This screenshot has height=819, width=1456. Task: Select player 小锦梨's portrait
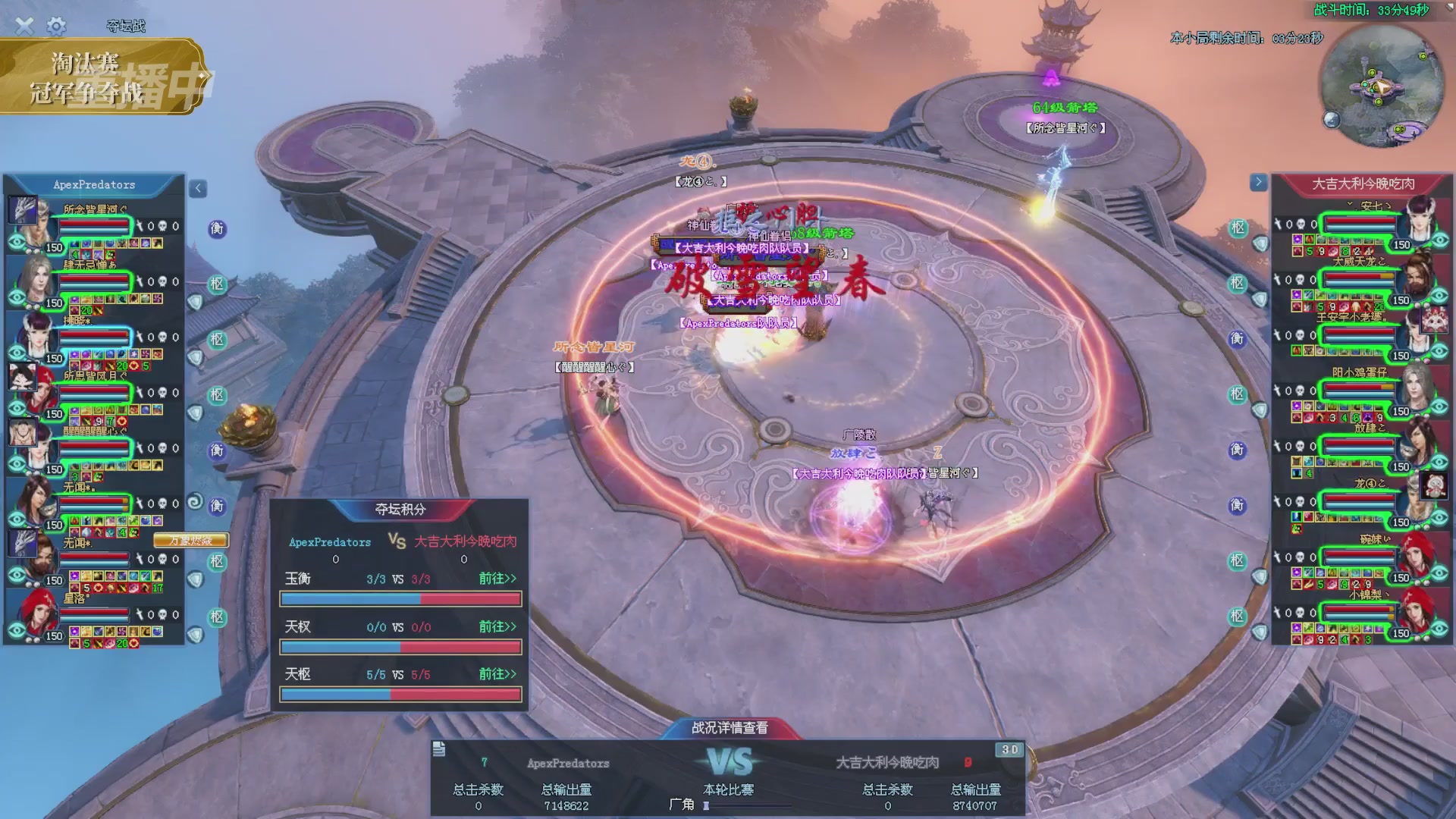click(1416, 610)
